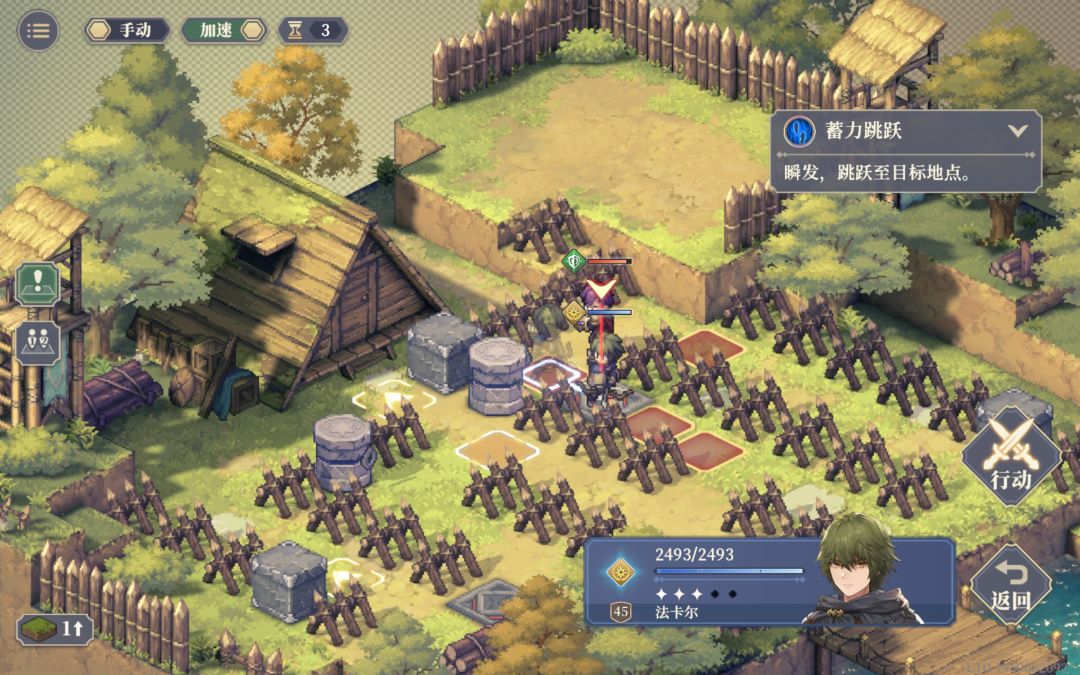Collapse the 蓄力跳跃 skill description panel
Screen dimensions: 1080x675
point(1018,131)
